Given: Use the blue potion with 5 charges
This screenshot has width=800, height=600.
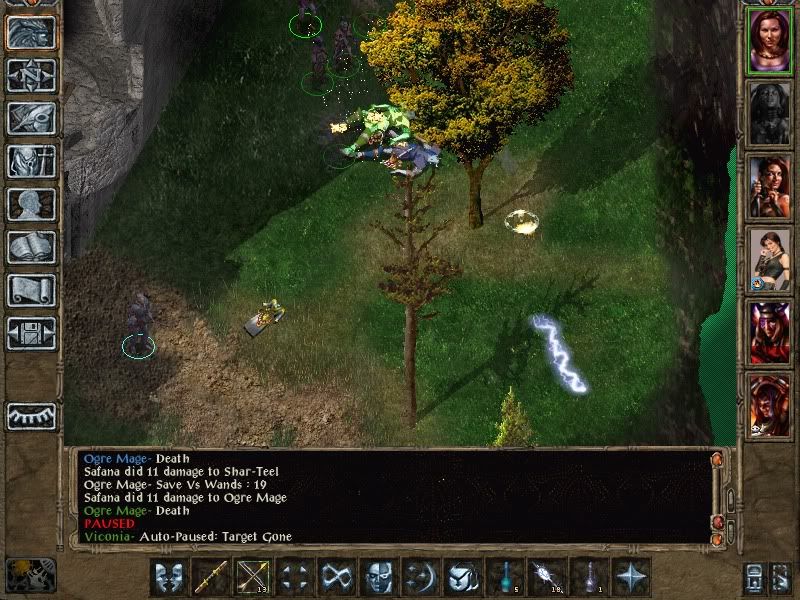Looking at the screenshot, I should tap(506, 577).
